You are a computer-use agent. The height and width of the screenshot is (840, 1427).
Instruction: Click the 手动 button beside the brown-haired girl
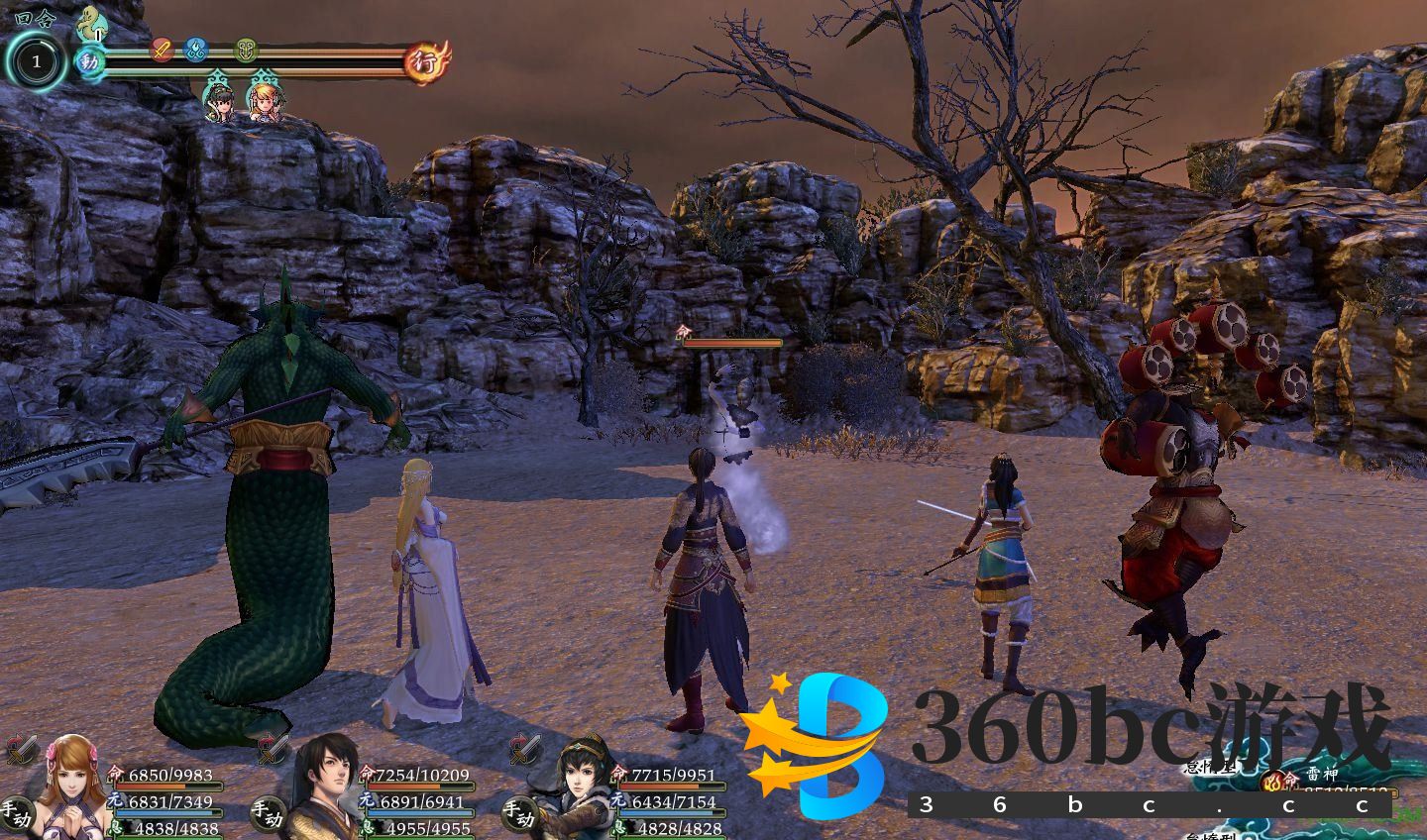(x=18, y=816)
